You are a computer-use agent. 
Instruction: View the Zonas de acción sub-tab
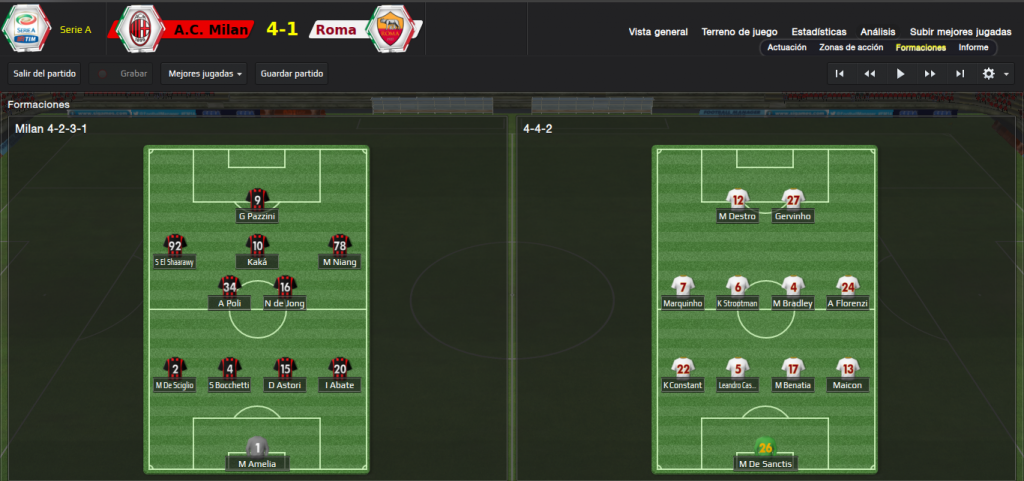pyautogui.click(x=850, y=47)
